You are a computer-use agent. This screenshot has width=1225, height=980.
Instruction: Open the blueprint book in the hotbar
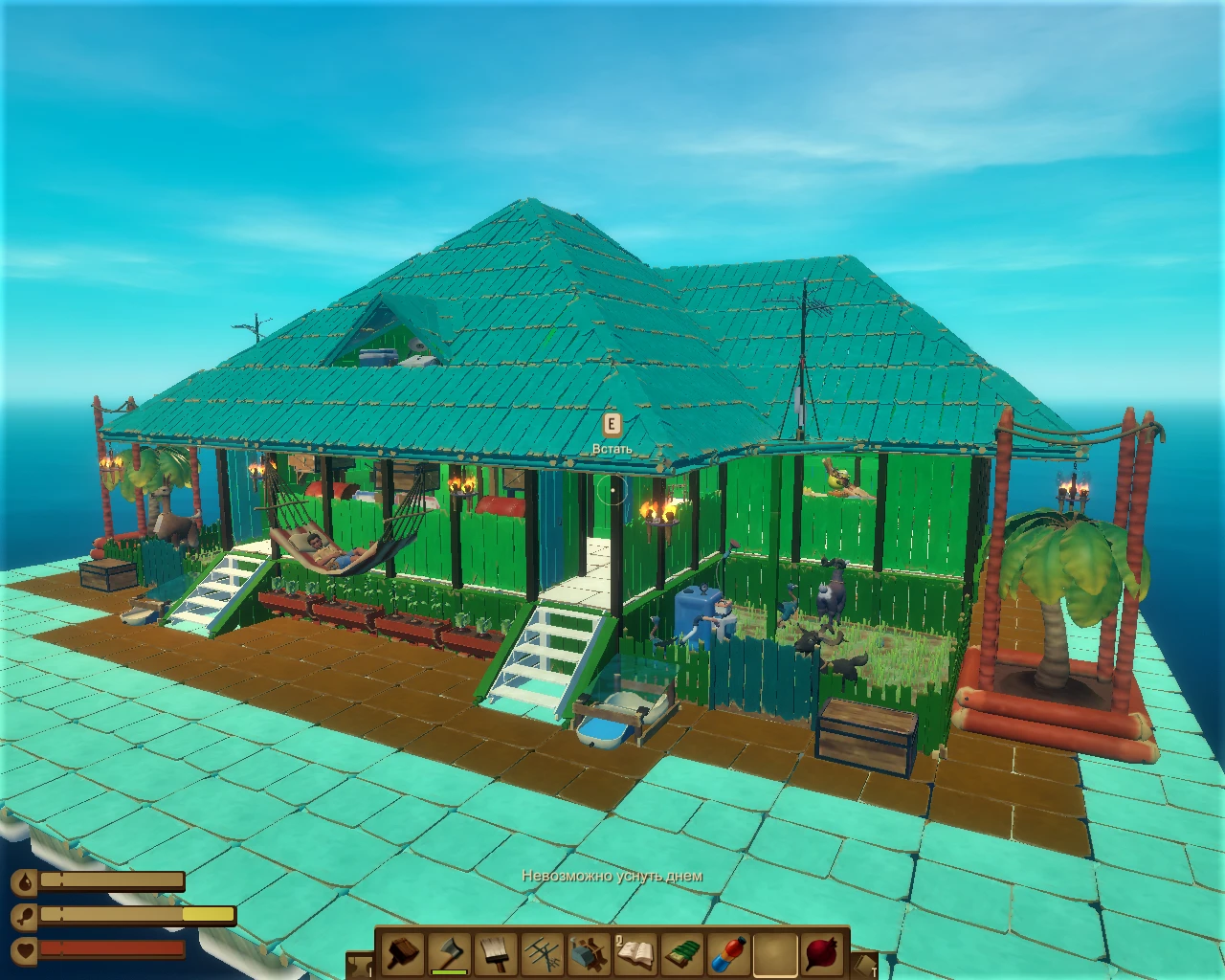click(x=637, y=955)
